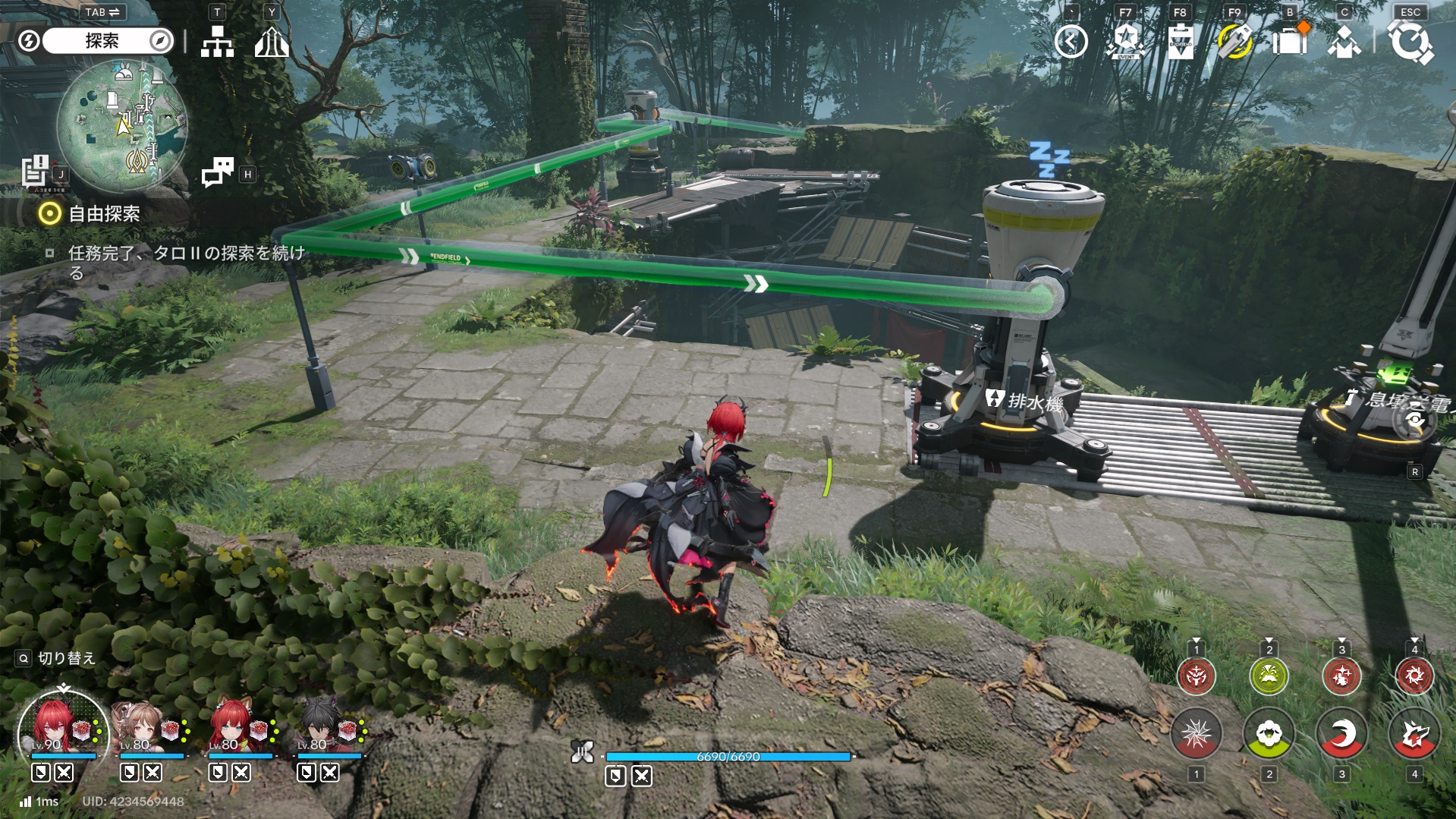Trigger the green eruption ultimate icon
Screen dimensions: 1456x819
[1269, 676]
